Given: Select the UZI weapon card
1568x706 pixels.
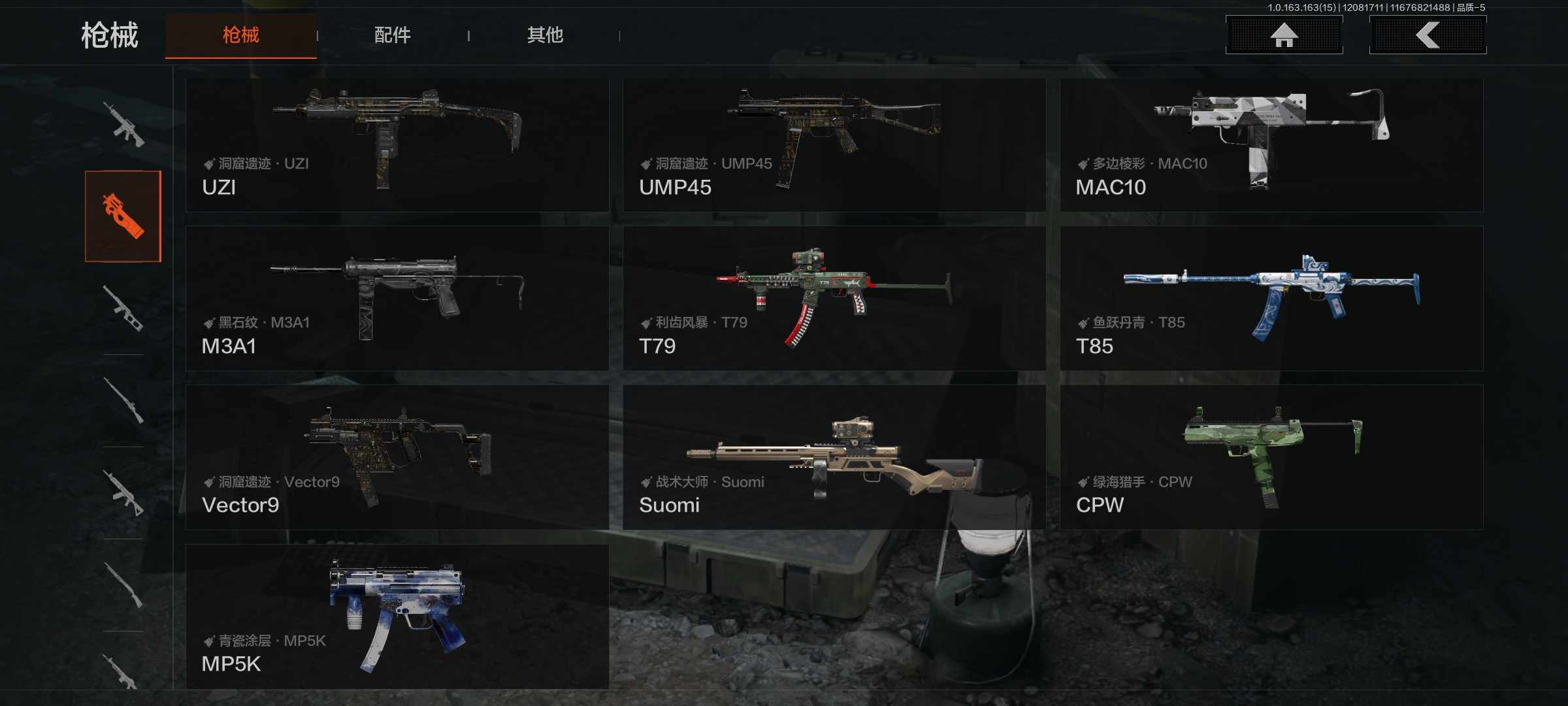Looking at the screenshot, I should coord(397,145).
